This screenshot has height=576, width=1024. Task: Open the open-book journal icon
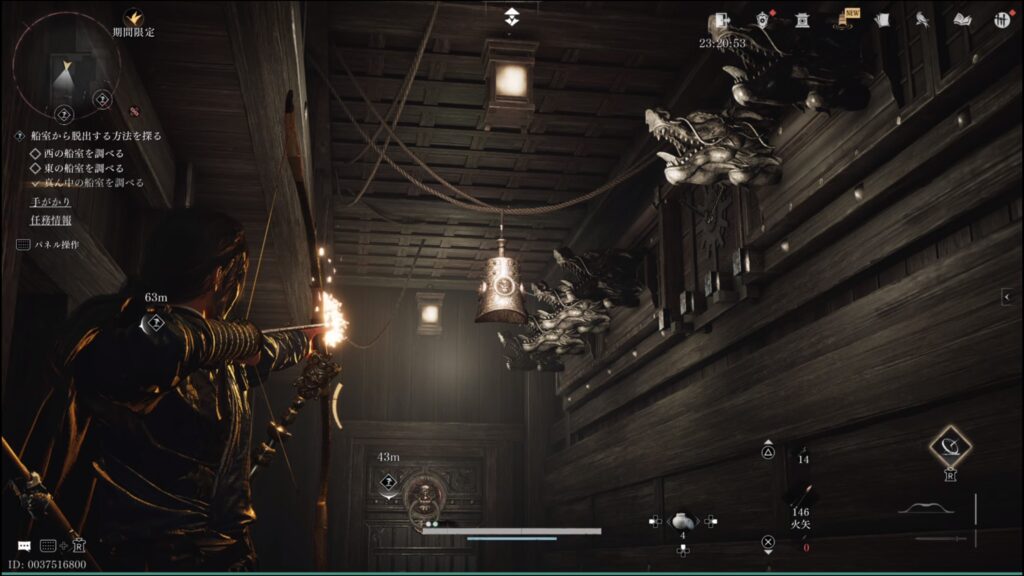click(963, 19)
